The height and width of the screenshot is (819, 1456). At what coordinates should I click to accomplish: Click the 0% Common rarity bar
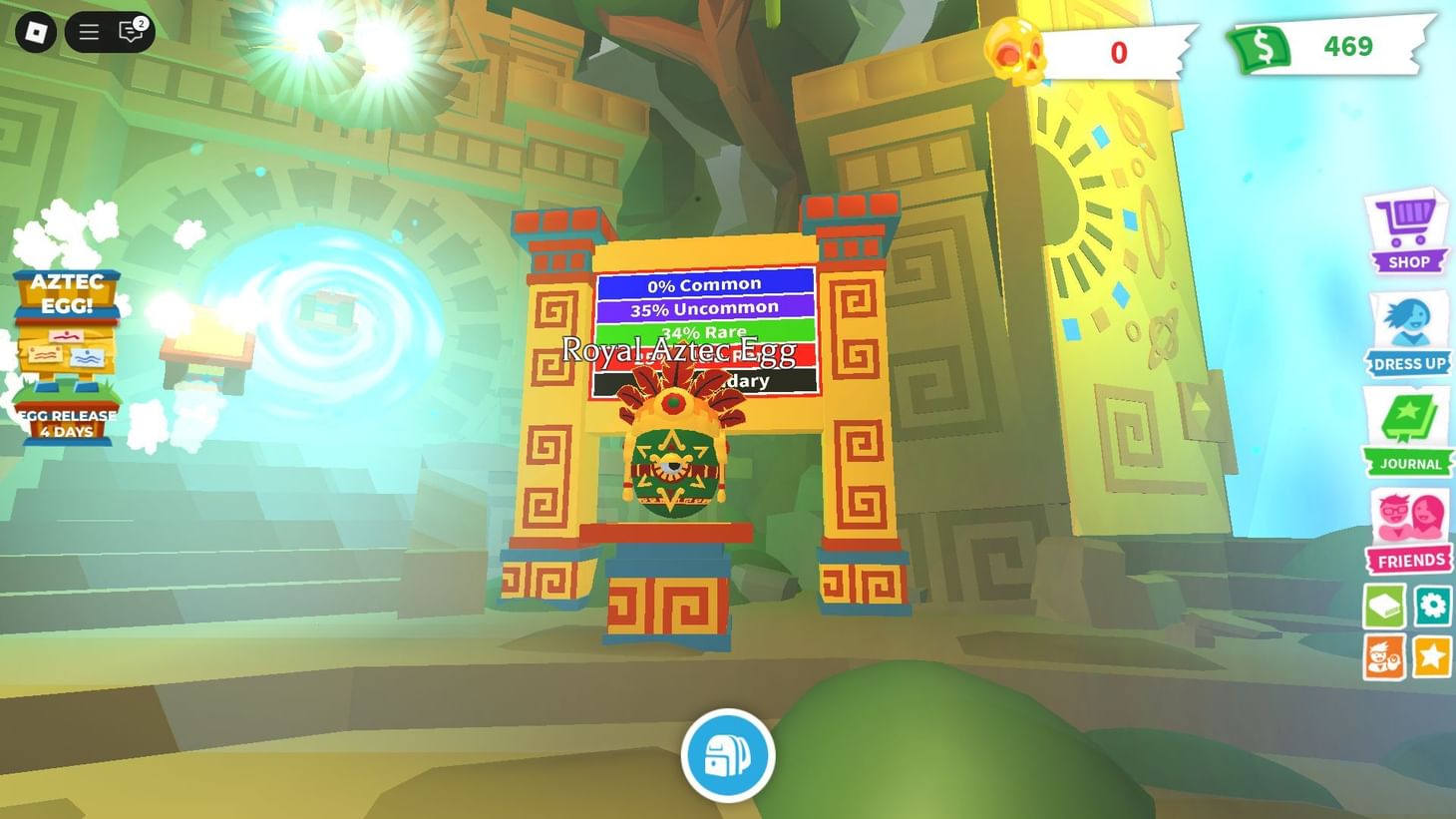coord(706,284)
